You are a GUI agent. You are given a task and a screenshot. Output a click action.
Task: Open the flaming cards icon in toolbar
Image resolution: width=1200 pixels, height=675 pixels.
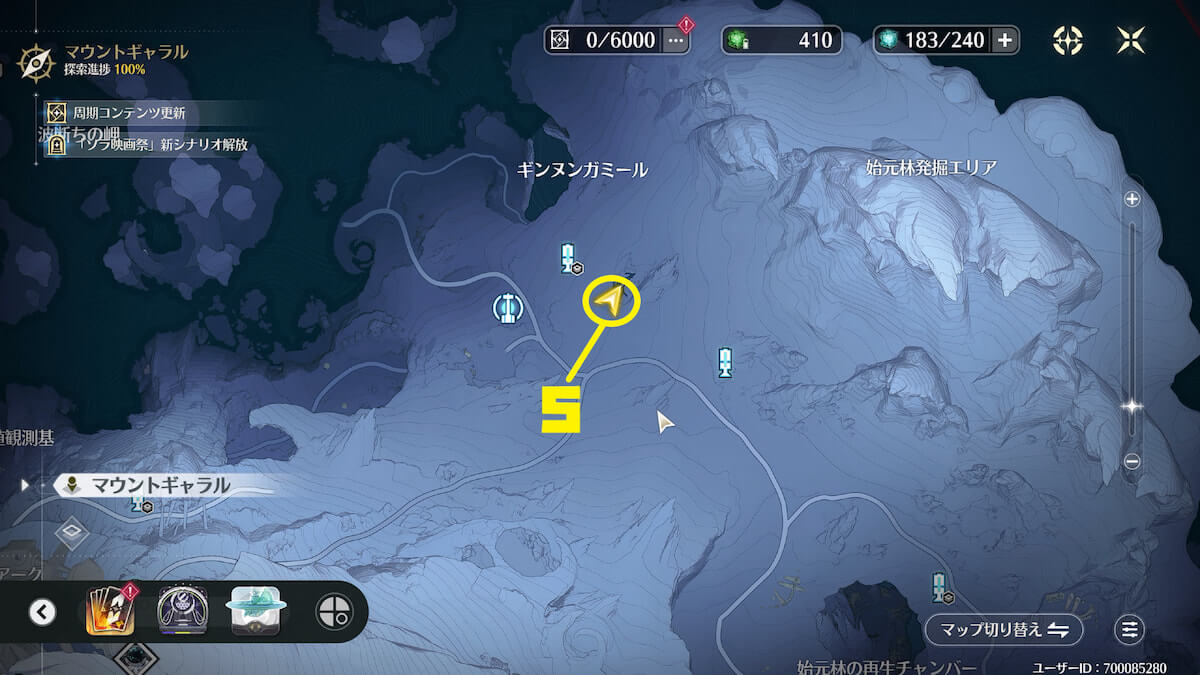(109, 611)
